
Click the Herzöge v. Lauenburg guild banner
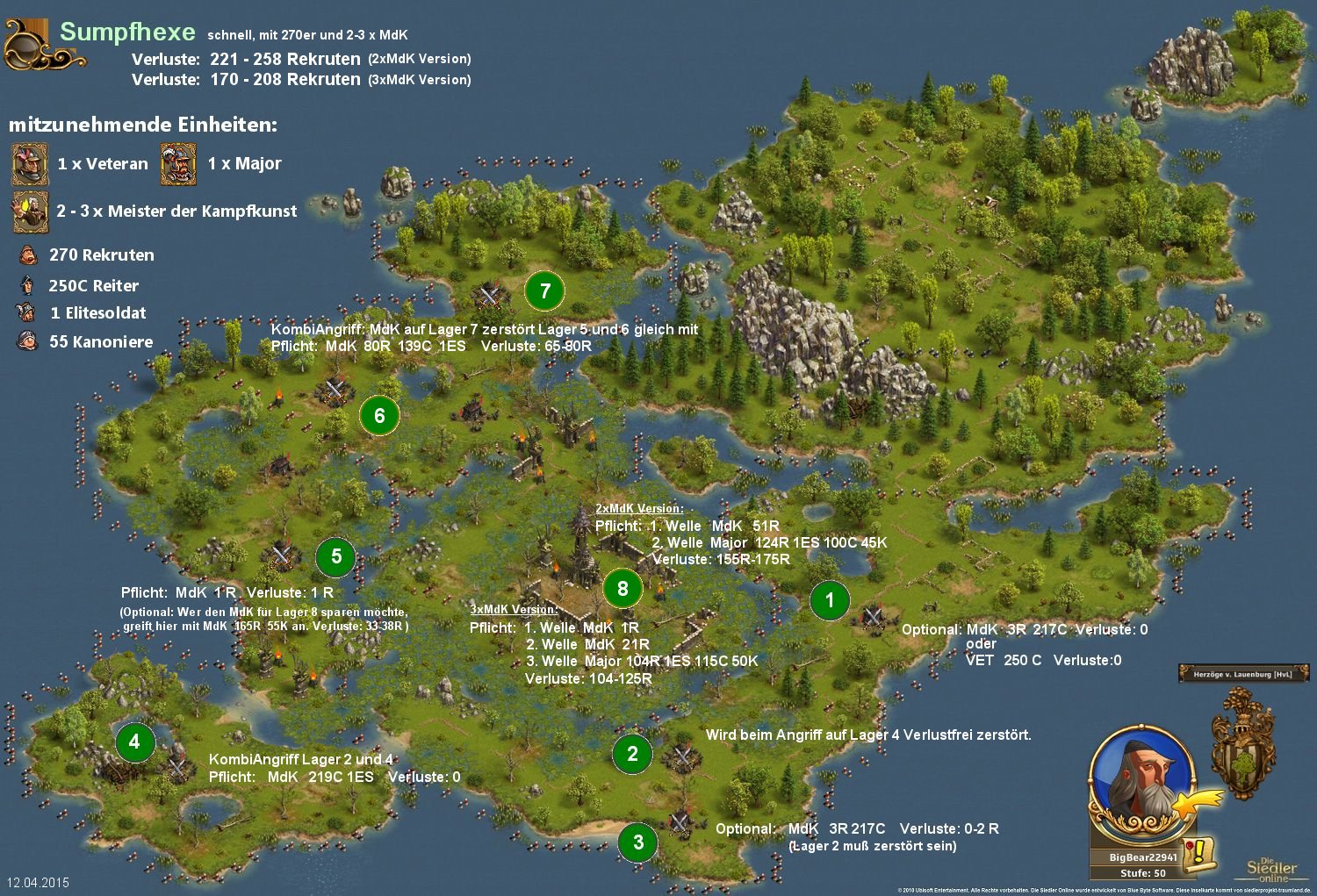1243,674
